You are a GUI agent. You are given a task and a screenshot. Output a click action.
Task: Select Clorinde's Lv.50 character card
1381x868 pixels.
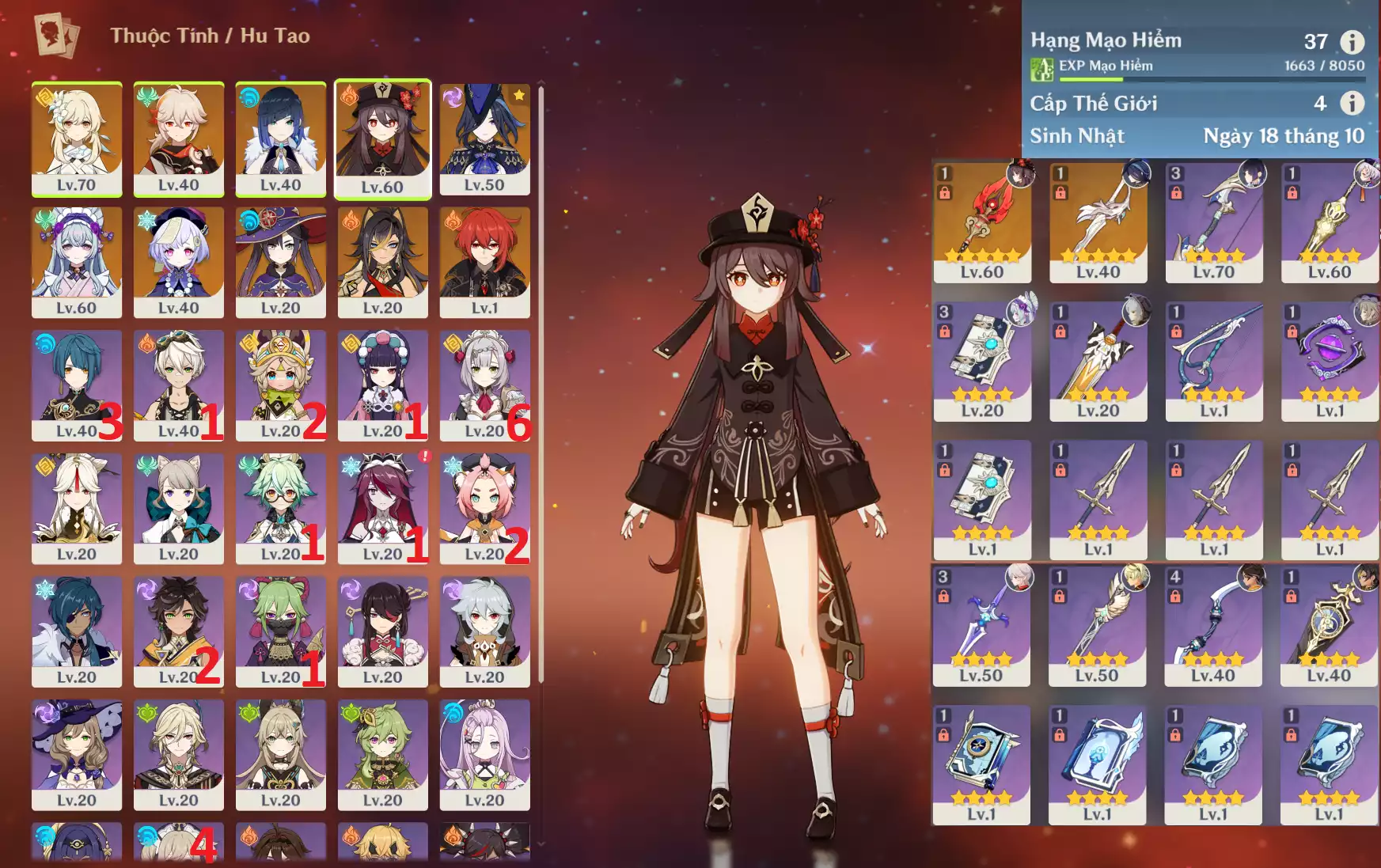coord(484,138)
